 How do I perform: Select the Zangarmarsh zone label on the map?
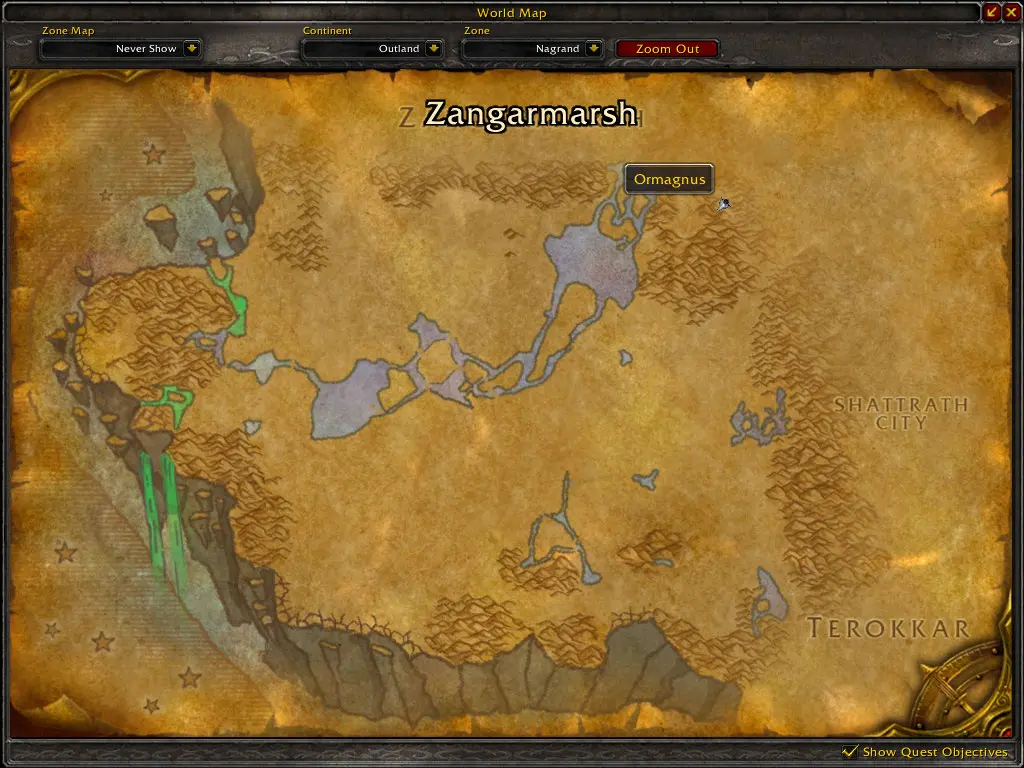point(530,114)
